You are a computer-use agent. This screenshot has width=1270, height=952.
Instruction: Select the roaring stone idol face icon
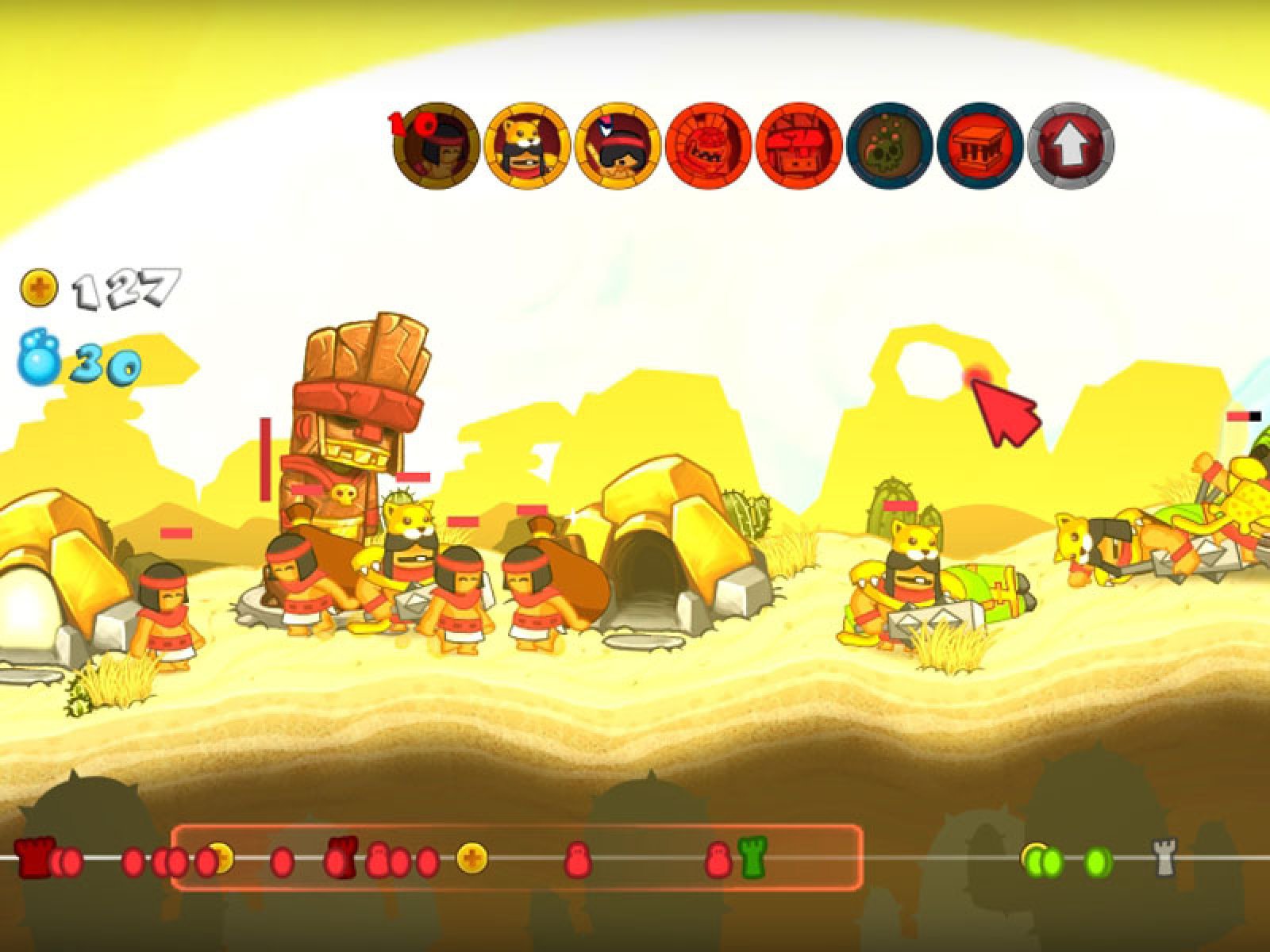[709, 144]
